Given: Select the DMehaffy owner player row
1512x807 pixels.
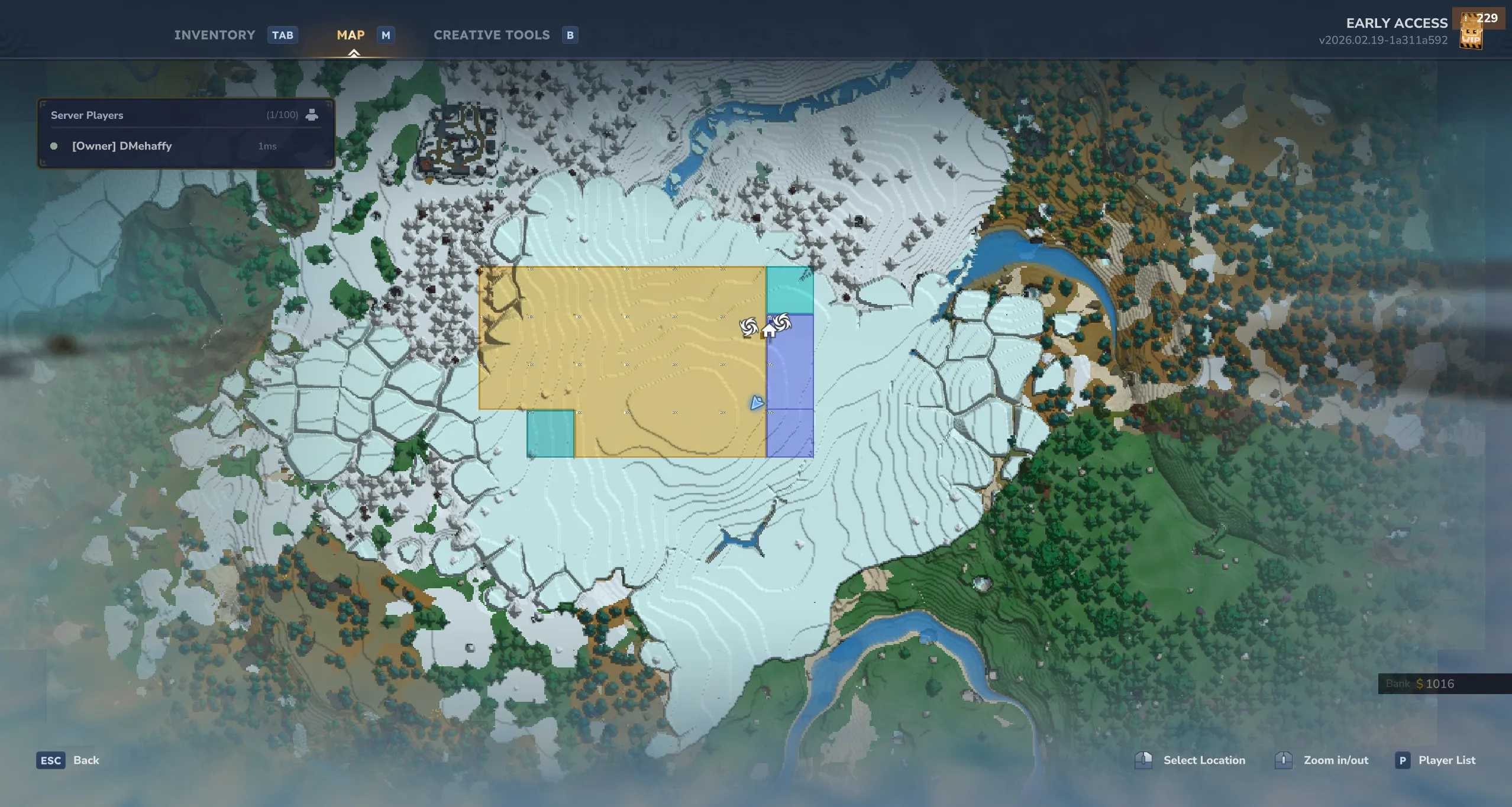Looking at the screenshot, I should click(x=122, y=146).
